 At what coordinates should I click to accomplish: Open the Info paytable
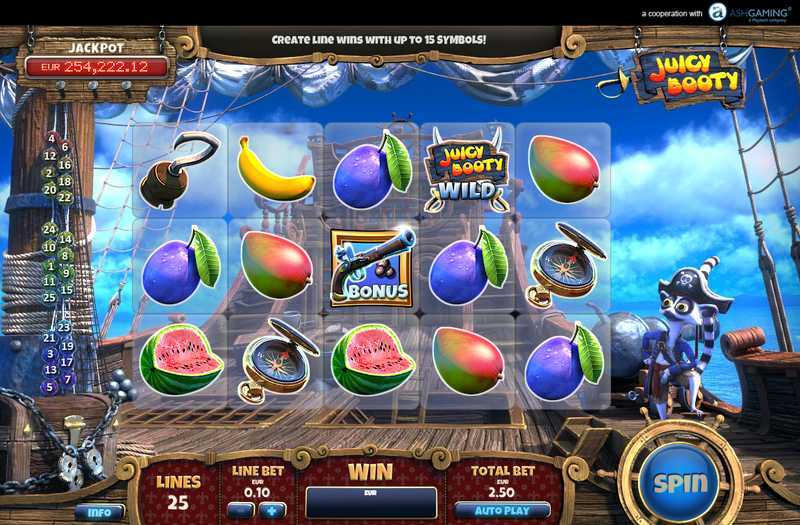[x=99, y=512]
